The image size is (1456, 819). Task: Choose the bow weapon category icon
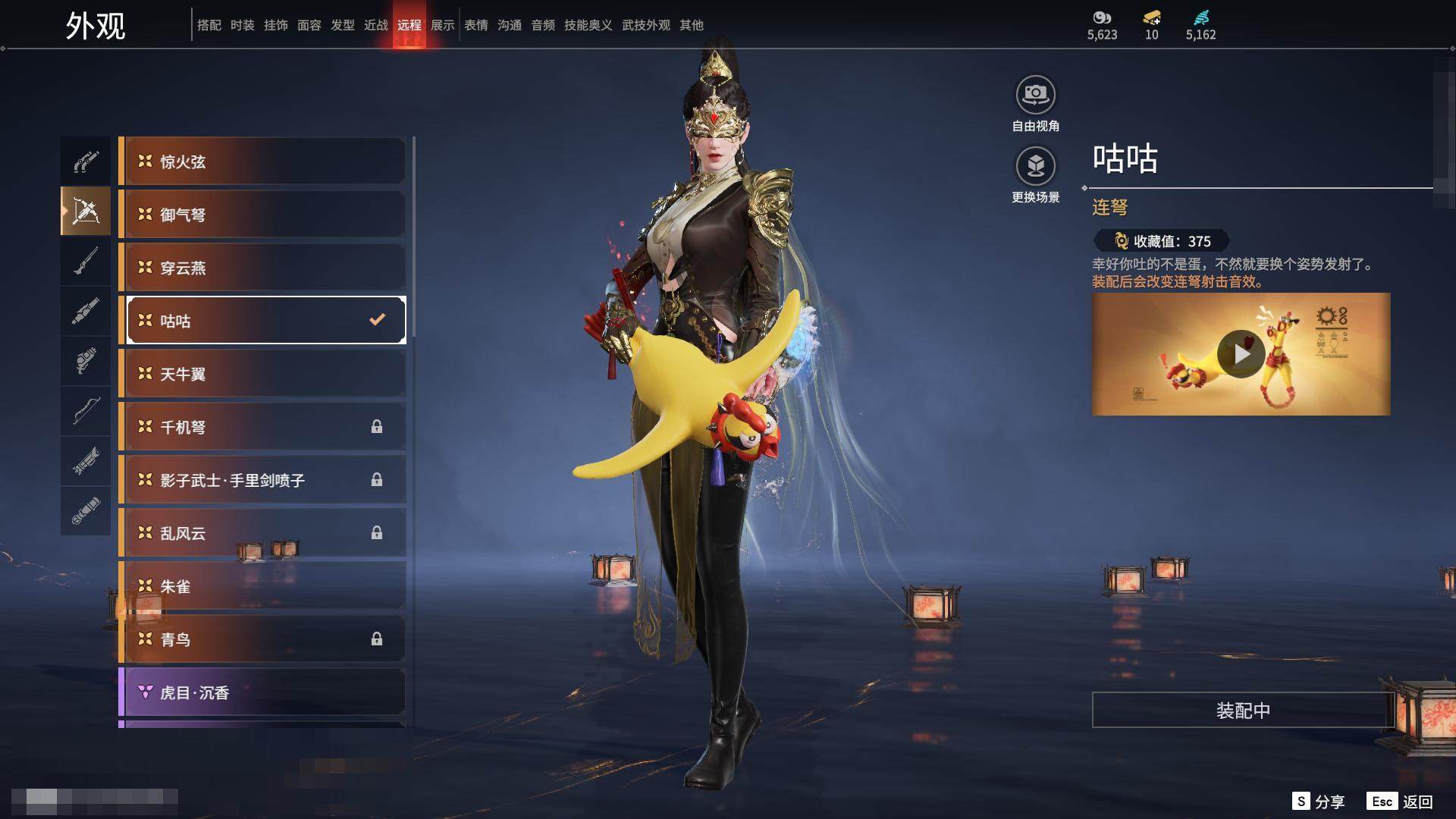click(x=86, y=411)
